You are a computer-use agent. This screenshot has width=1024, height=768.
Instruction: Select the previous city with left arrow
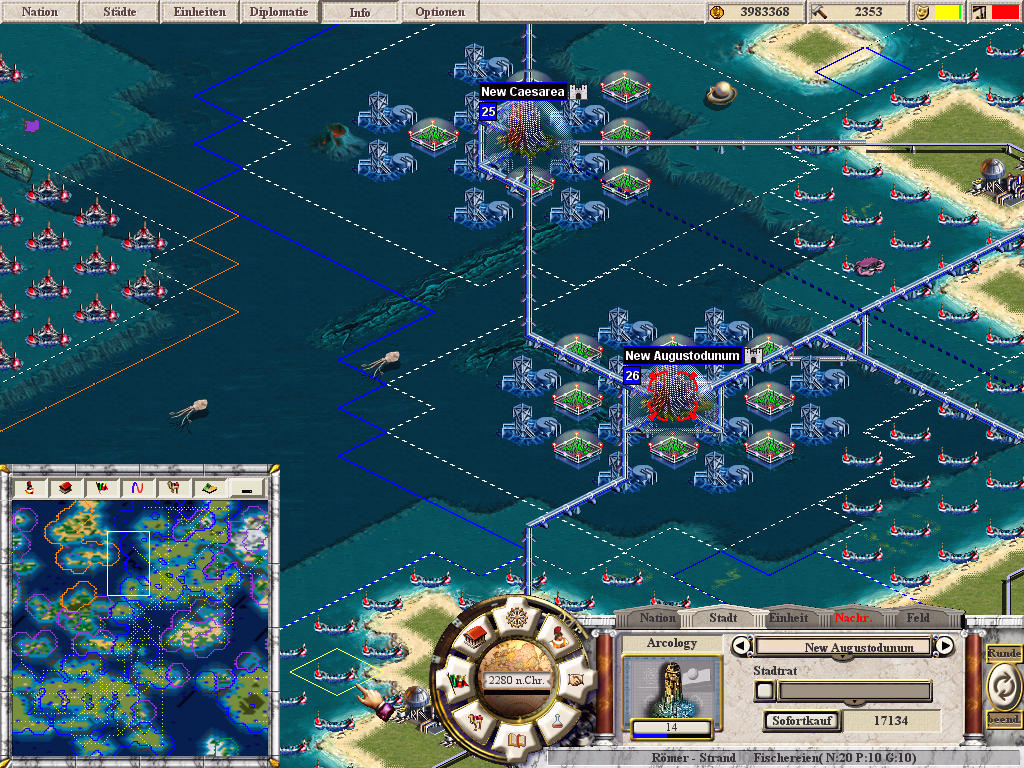(x=743, y=646)
